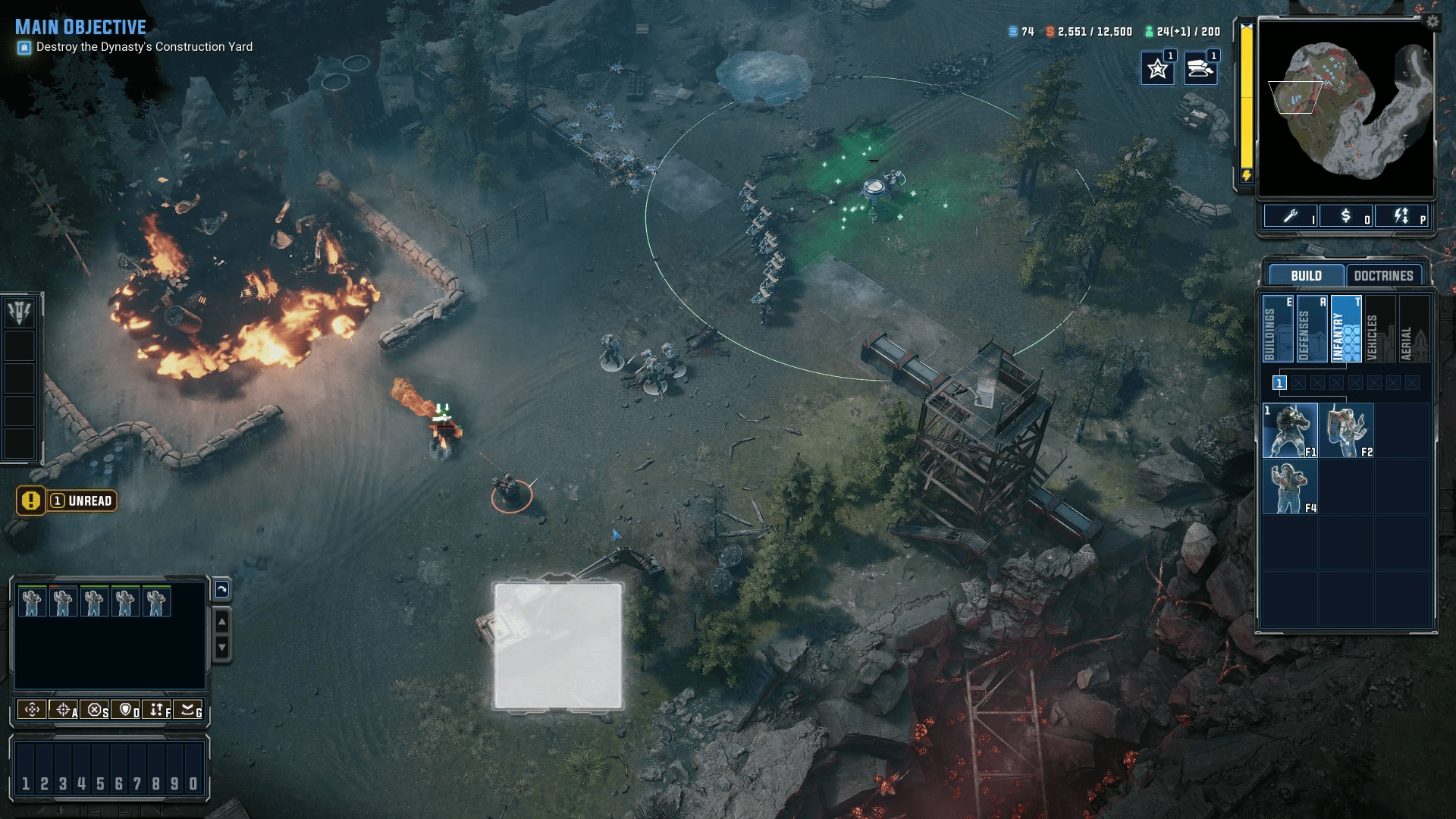Select the Repair wrench tool under the minimap
1456x819 pixels.
pyautogui.click(x=1291, y=218)
